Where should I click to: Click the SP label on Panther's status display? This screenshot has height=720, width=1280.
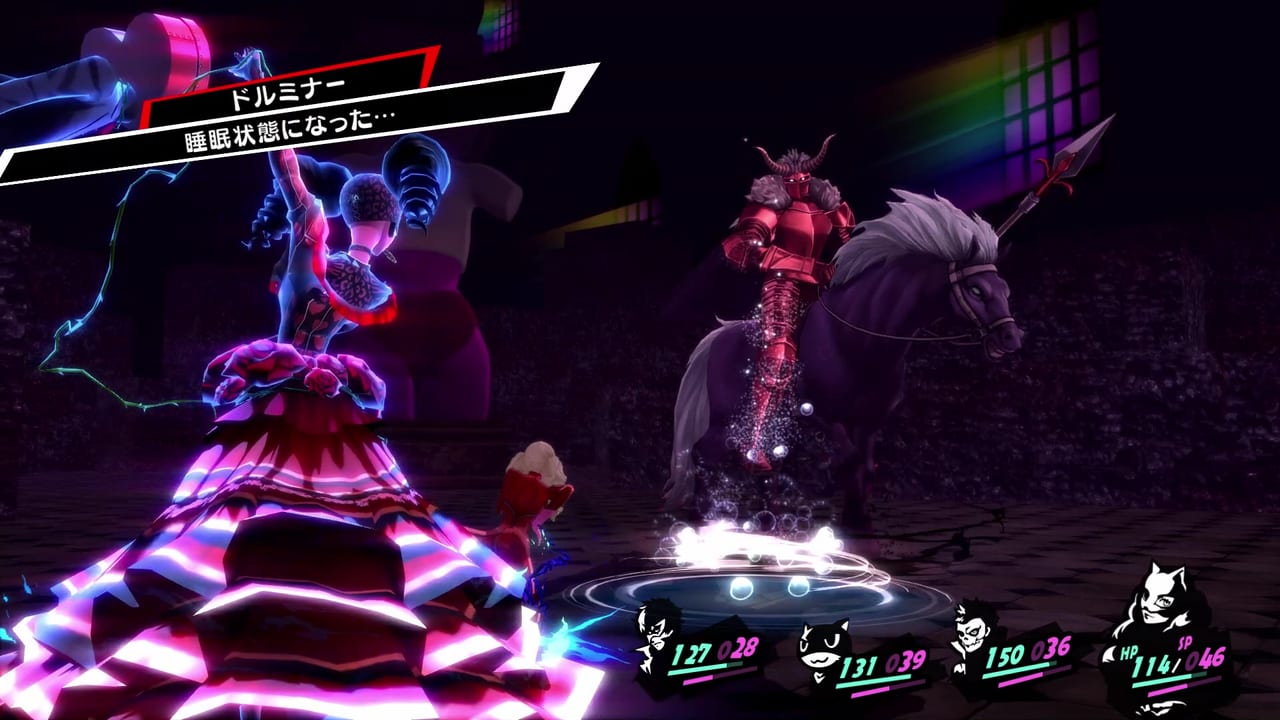[x=1186, y=643]
